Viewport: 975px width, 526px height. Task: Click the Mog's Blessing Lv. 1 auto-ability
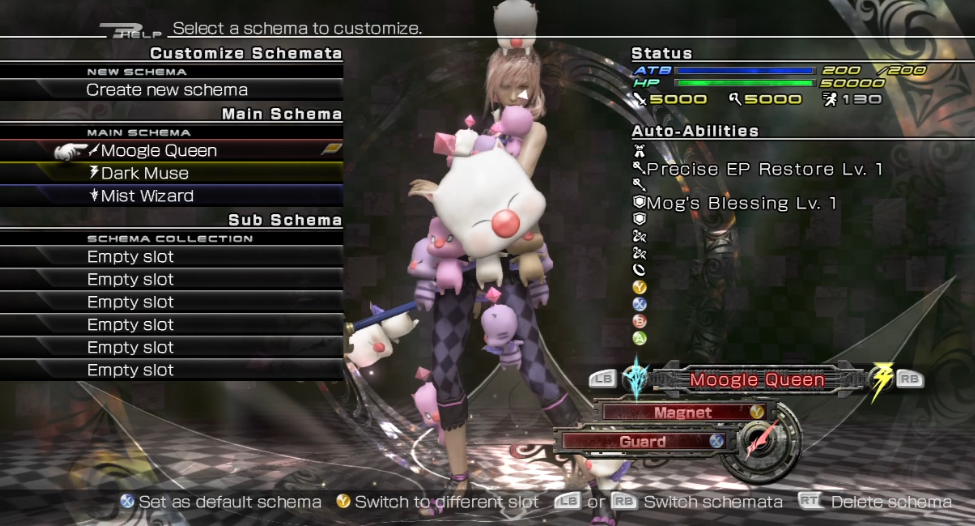click(740, 203)
